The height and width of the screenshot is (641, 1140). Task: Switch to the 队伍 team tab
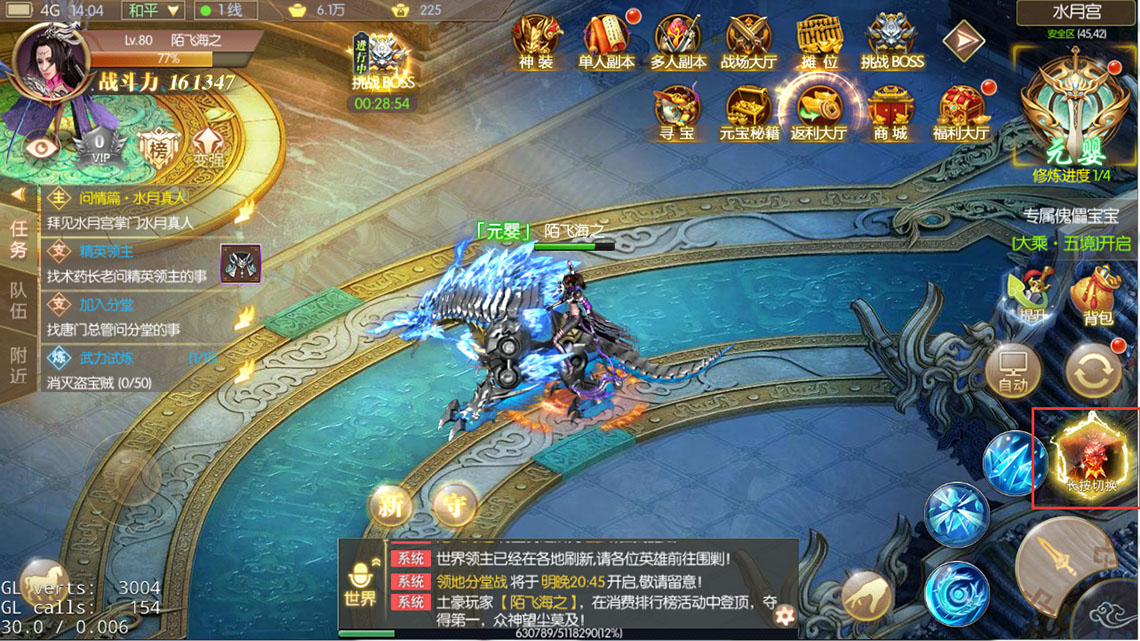(x=18, y=302)
